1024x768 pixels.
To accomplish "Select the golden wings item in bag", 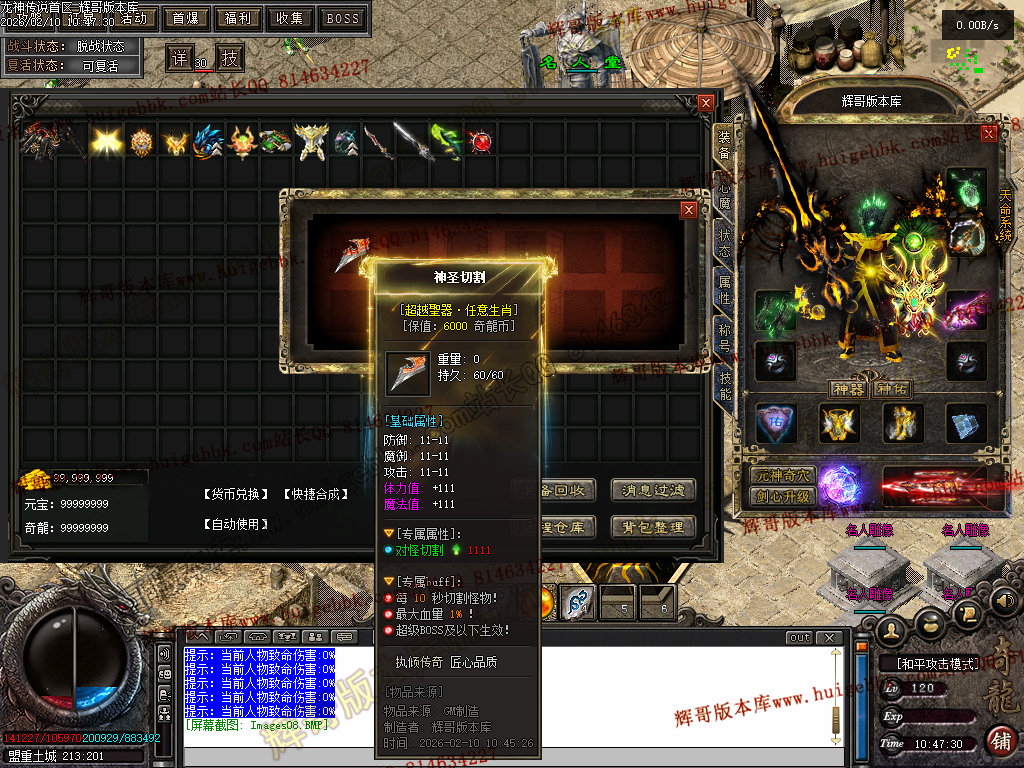I will (106, 142).
